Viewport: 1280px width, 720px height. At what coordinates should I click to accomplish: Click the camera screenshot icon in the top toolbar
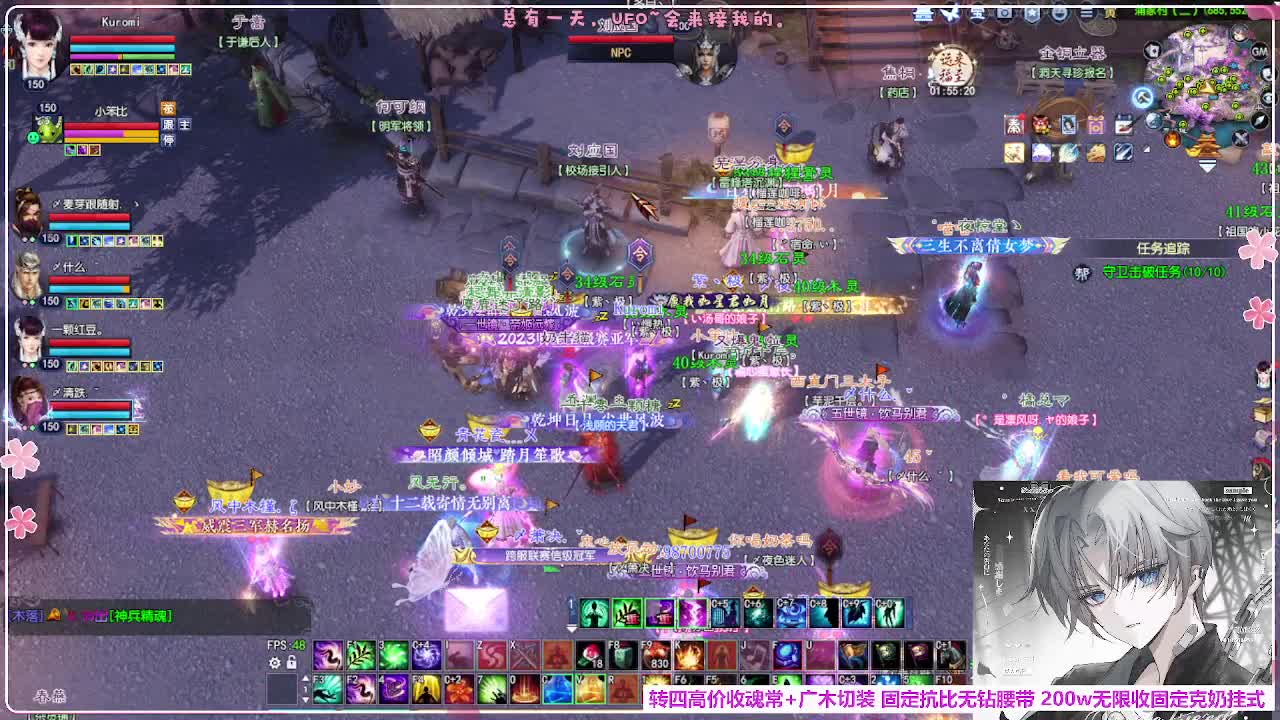tap(1004, 13)
